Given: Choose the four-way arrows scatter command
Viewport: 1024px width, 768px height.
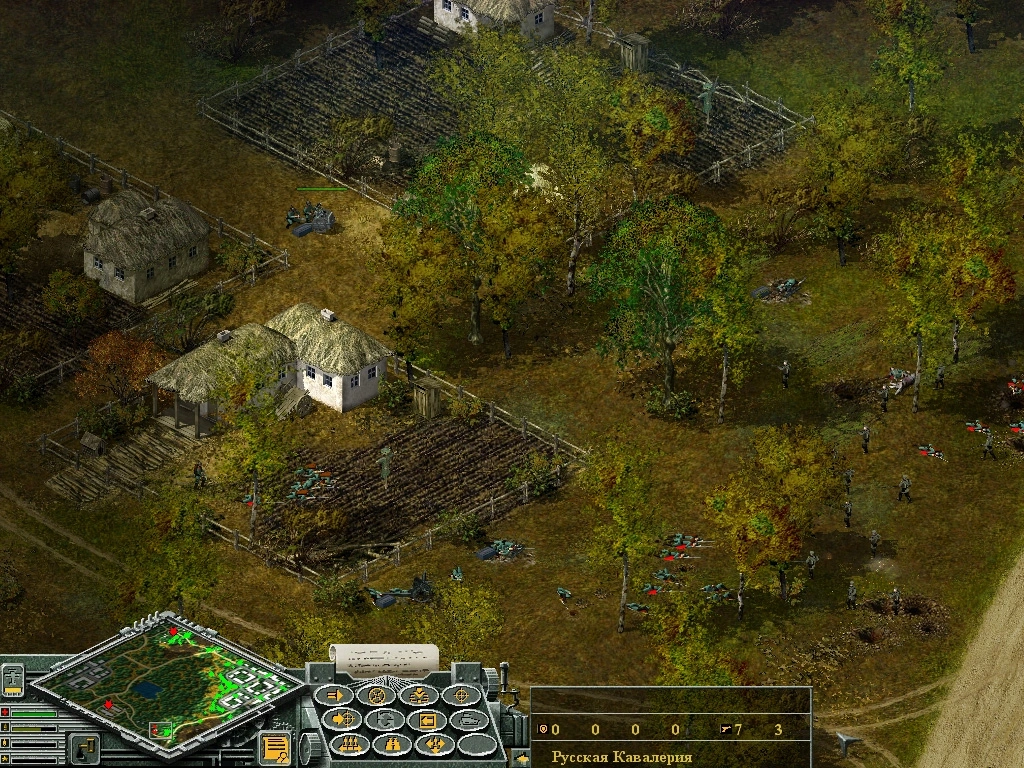Looking at the screenshot, I should tap(434, 744).
